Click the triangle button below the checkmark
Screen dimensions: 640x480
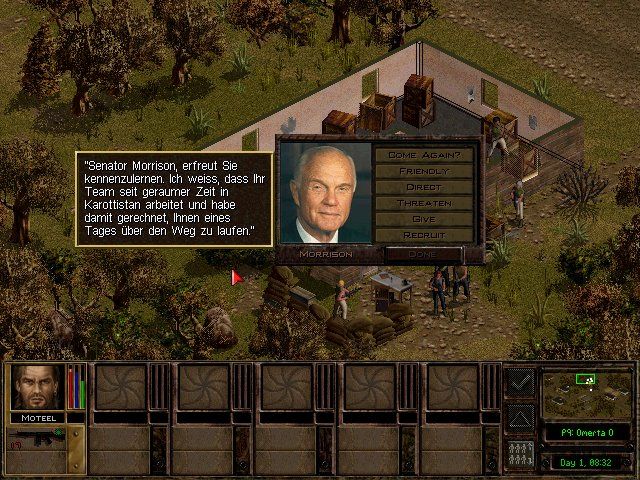pyautogui.click(x=520, y=417)
